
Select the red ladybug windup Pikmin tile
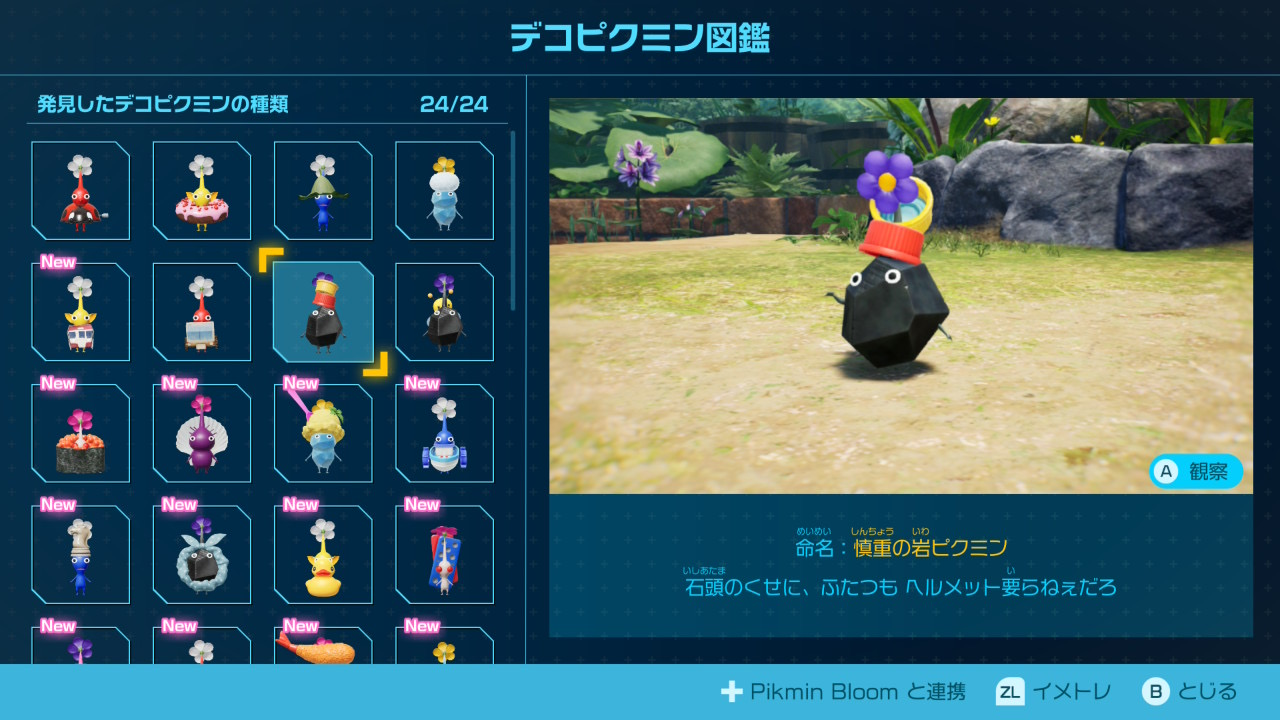point(81,191)
